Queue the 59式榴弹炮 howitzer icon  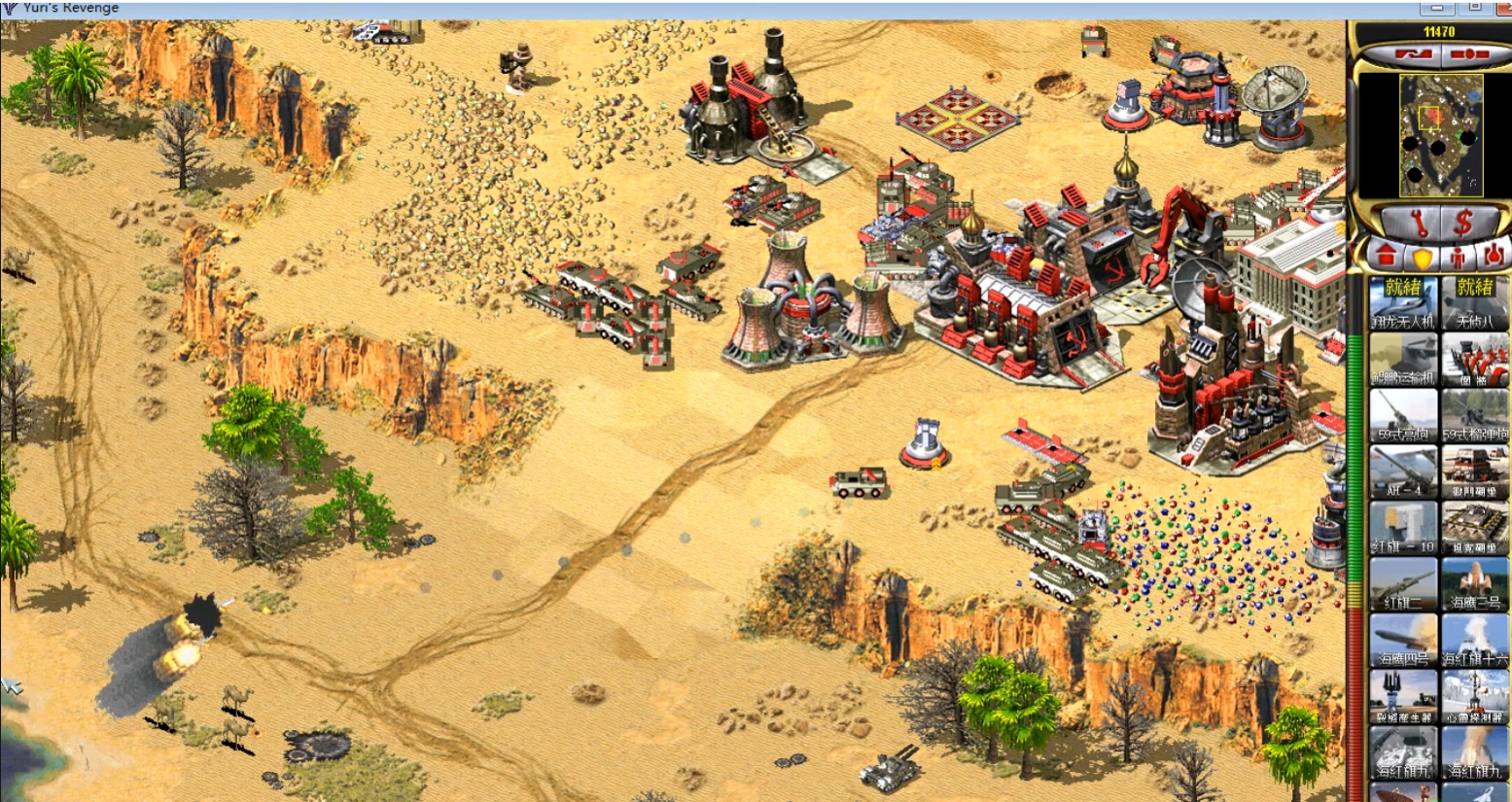[x=1475, y=415]
